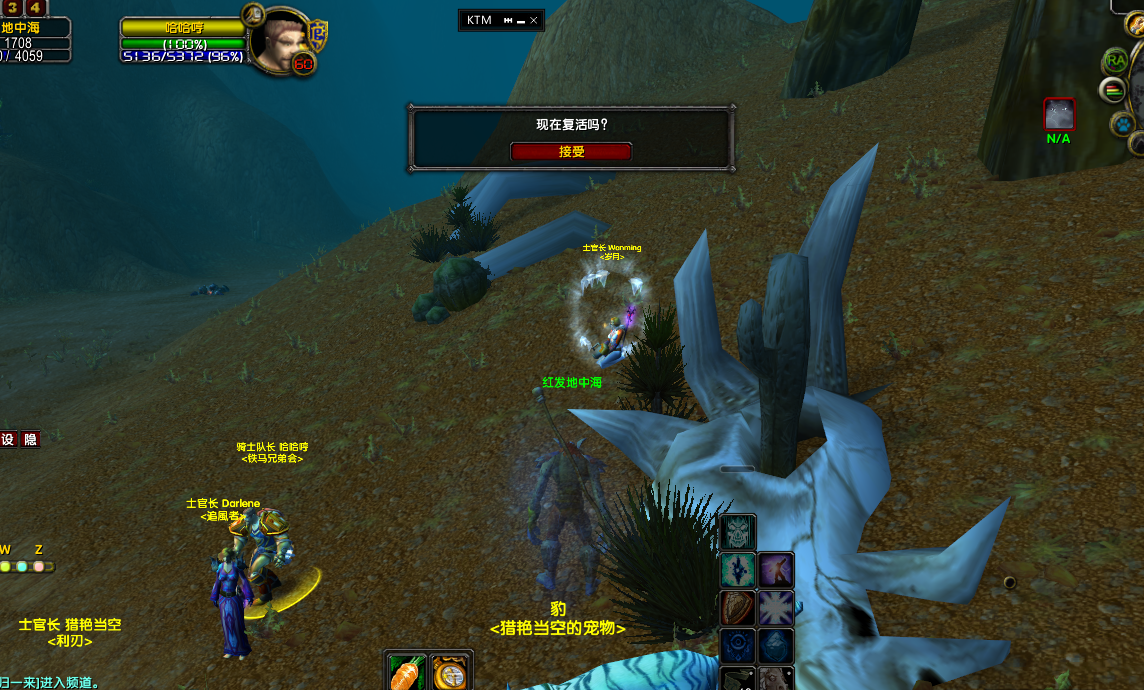Click the 隐 hide button

(31, 439)
